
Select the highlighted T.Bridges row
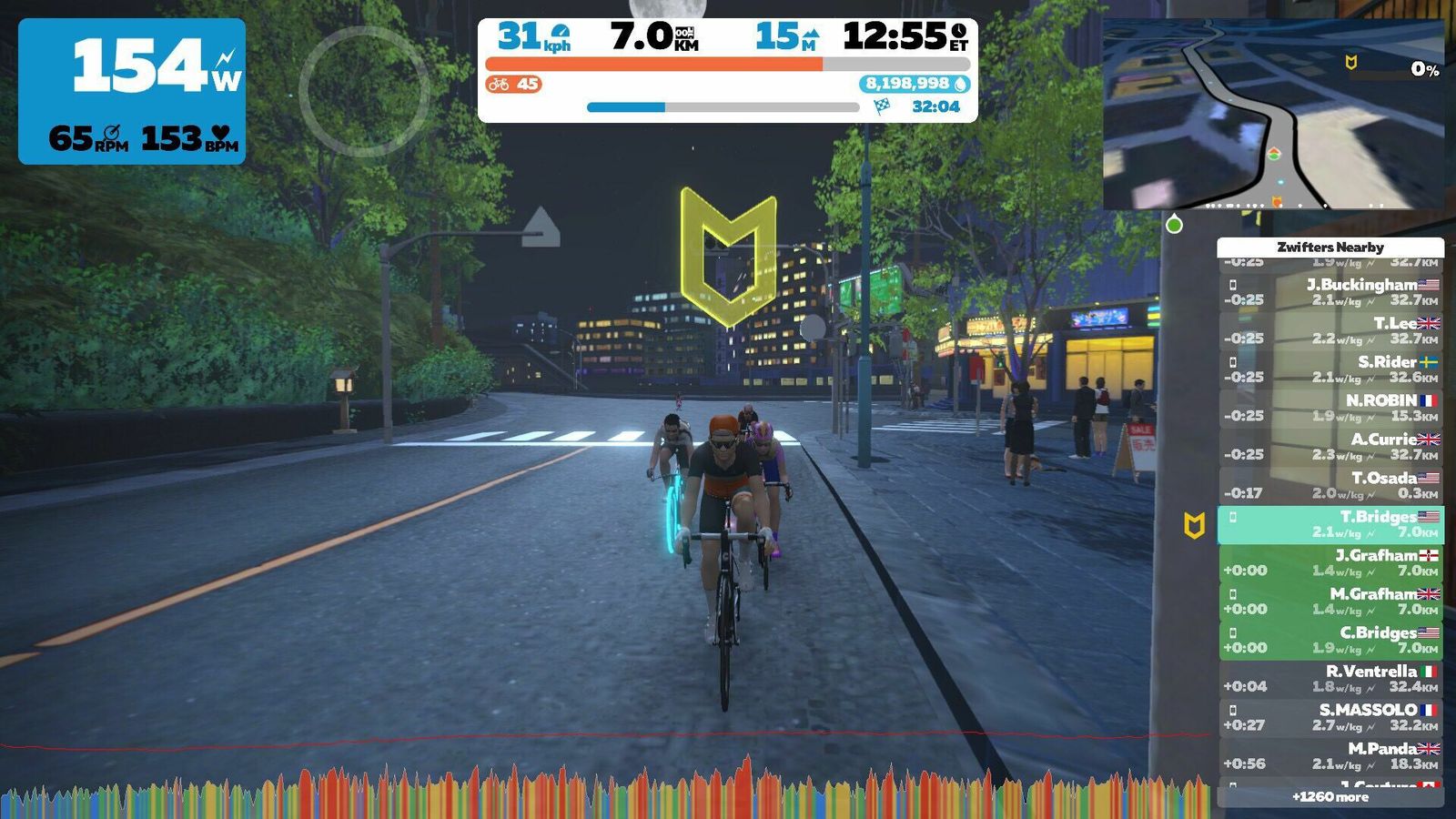pyautogui.click(x=1330, y=524)
